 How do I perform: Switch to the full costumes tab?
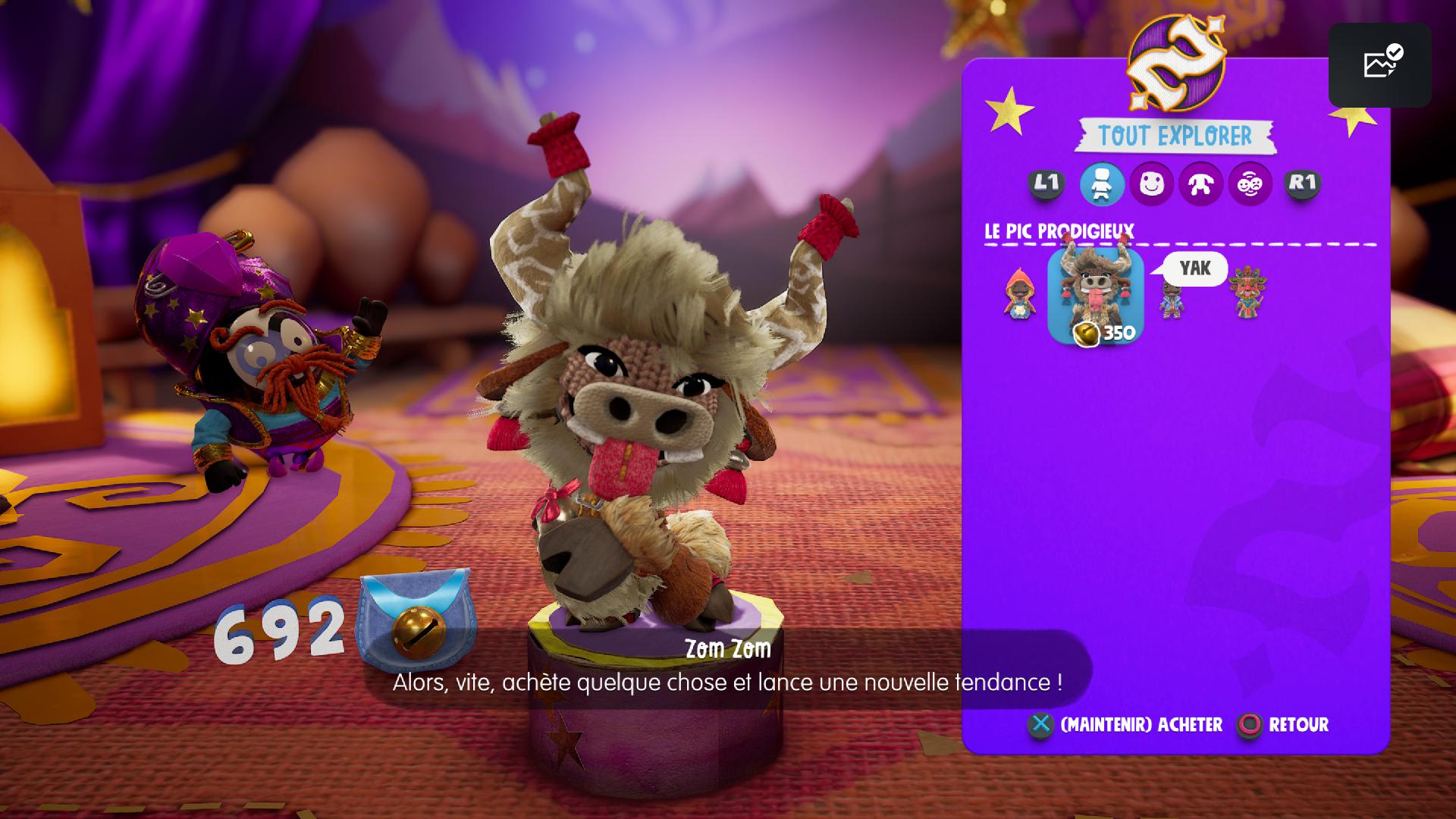coord(1101,184)
